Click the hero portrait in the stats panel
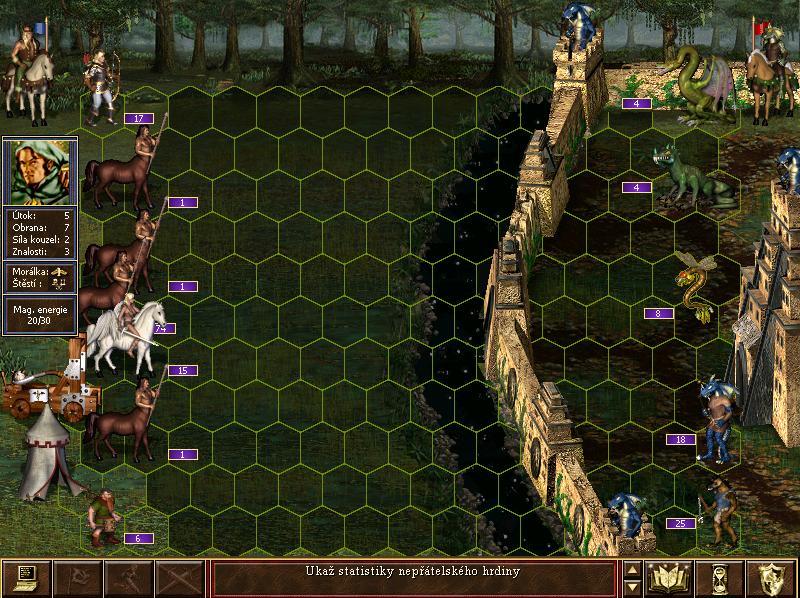This screenshot has height=598, width=800. point(40,171)
